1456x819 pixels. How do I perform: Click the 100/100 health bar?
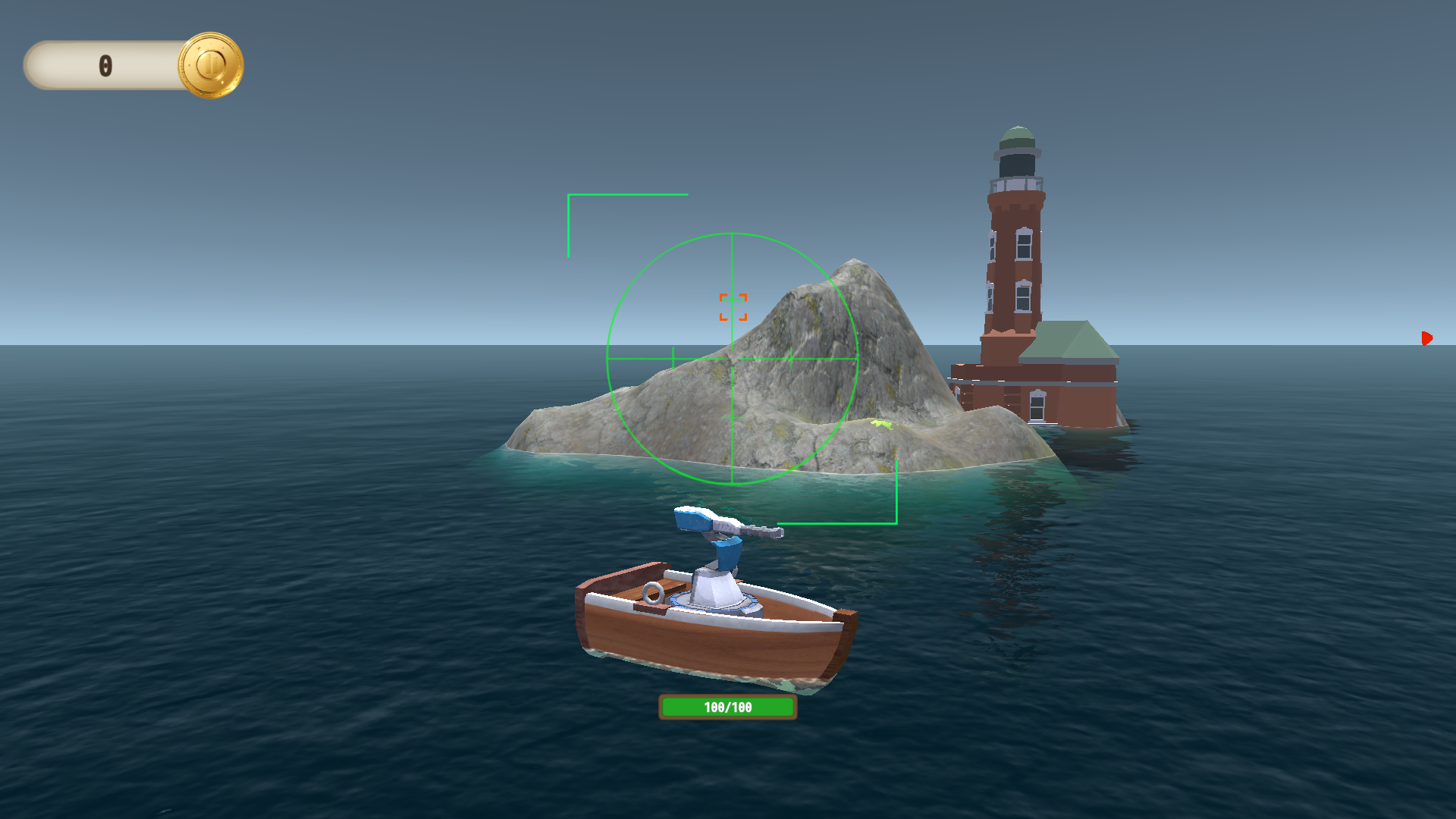click(x=727, y=705)
